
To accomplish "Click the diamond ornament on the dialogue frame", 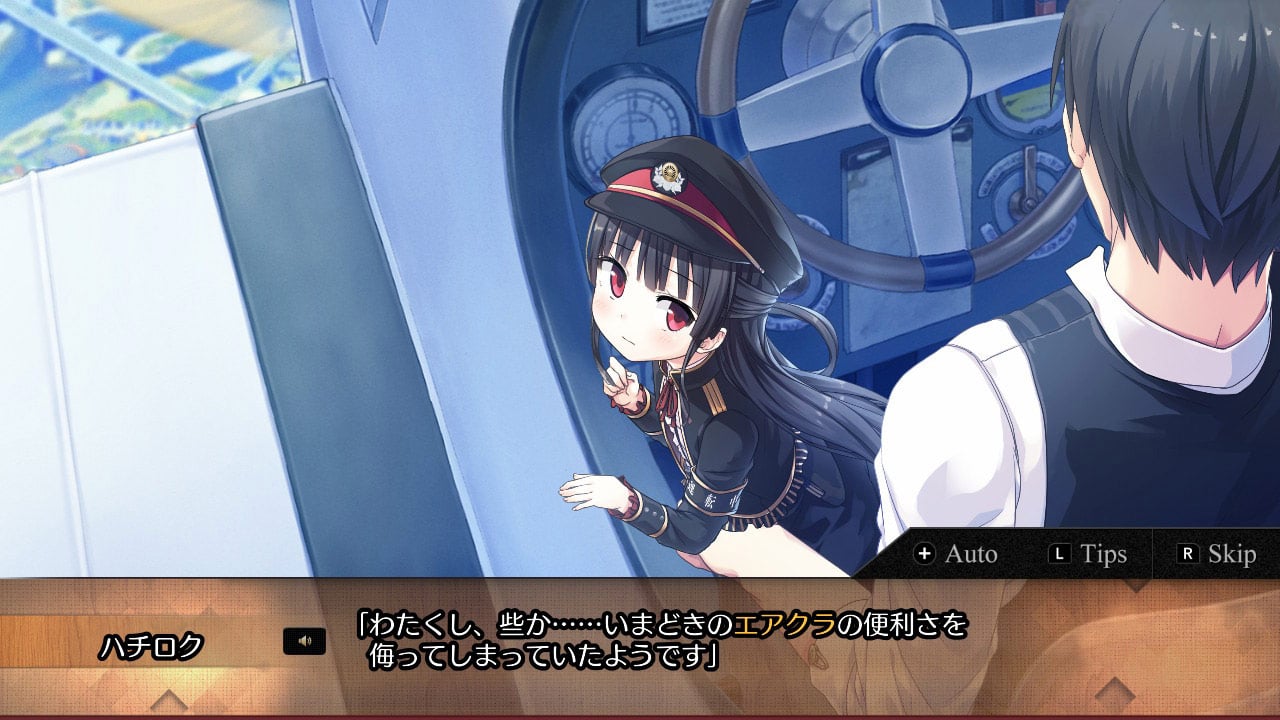I will [x=1115, y=690].
